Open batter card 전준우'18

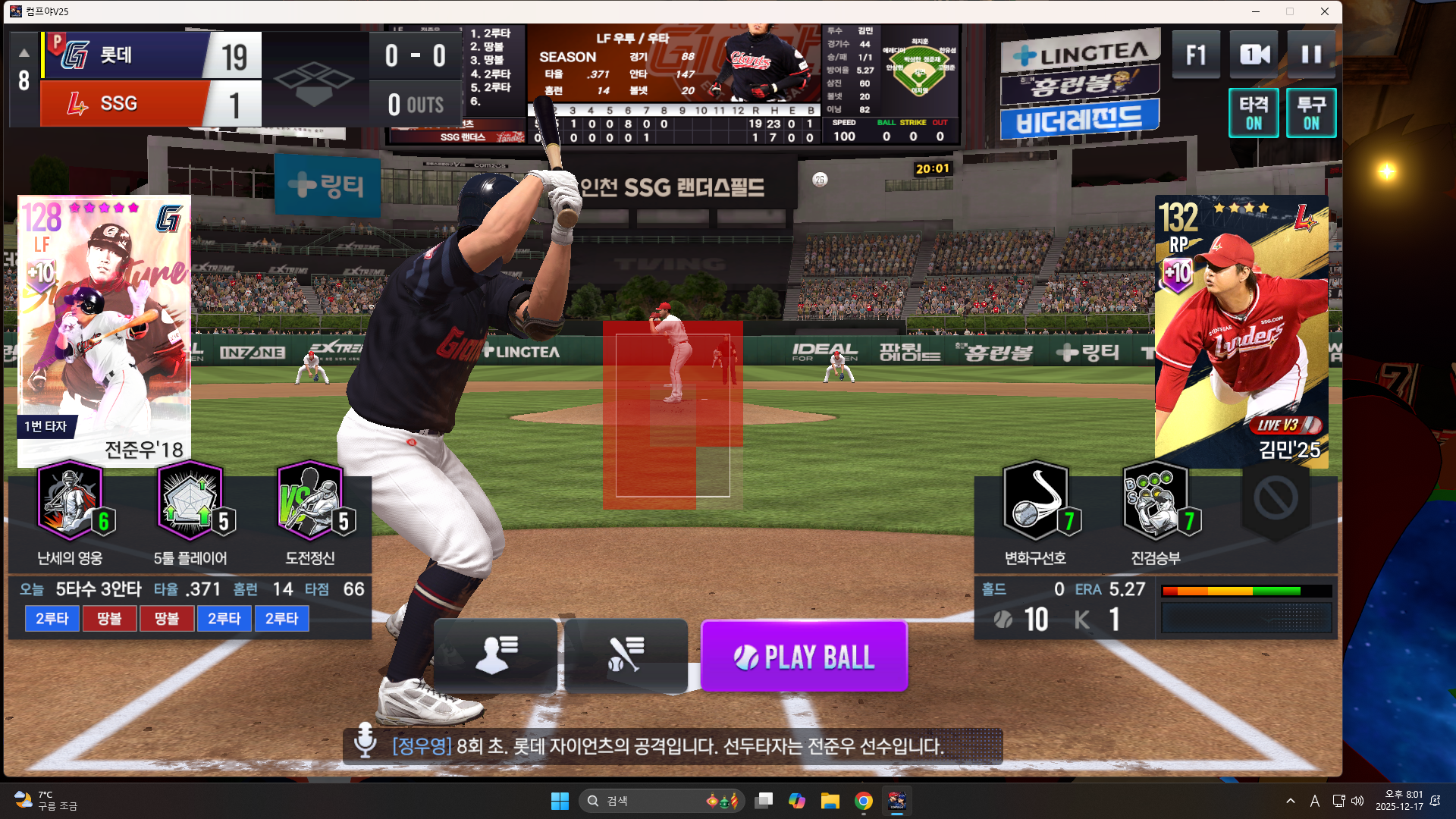click(104, 330)
